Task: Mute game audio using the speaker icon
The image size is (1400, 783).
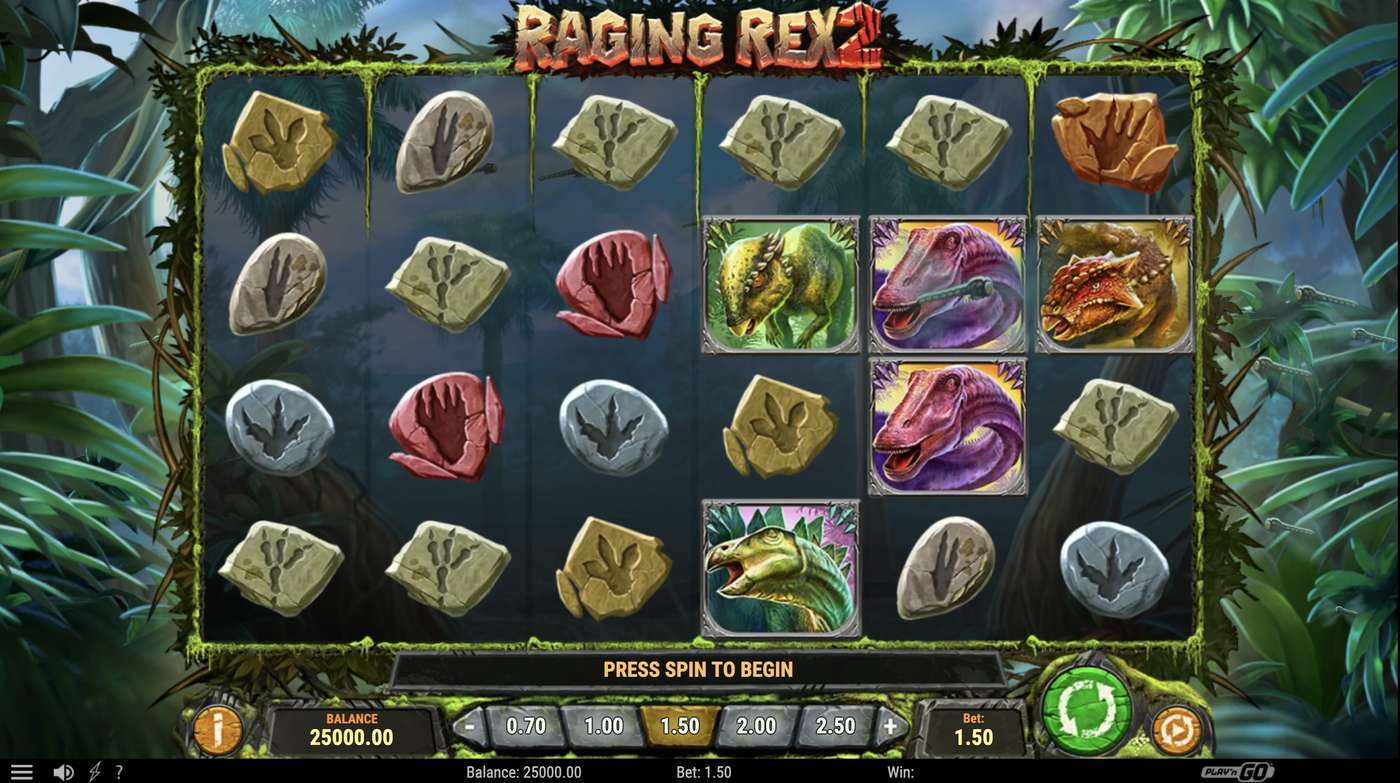Action: (62, 771)
